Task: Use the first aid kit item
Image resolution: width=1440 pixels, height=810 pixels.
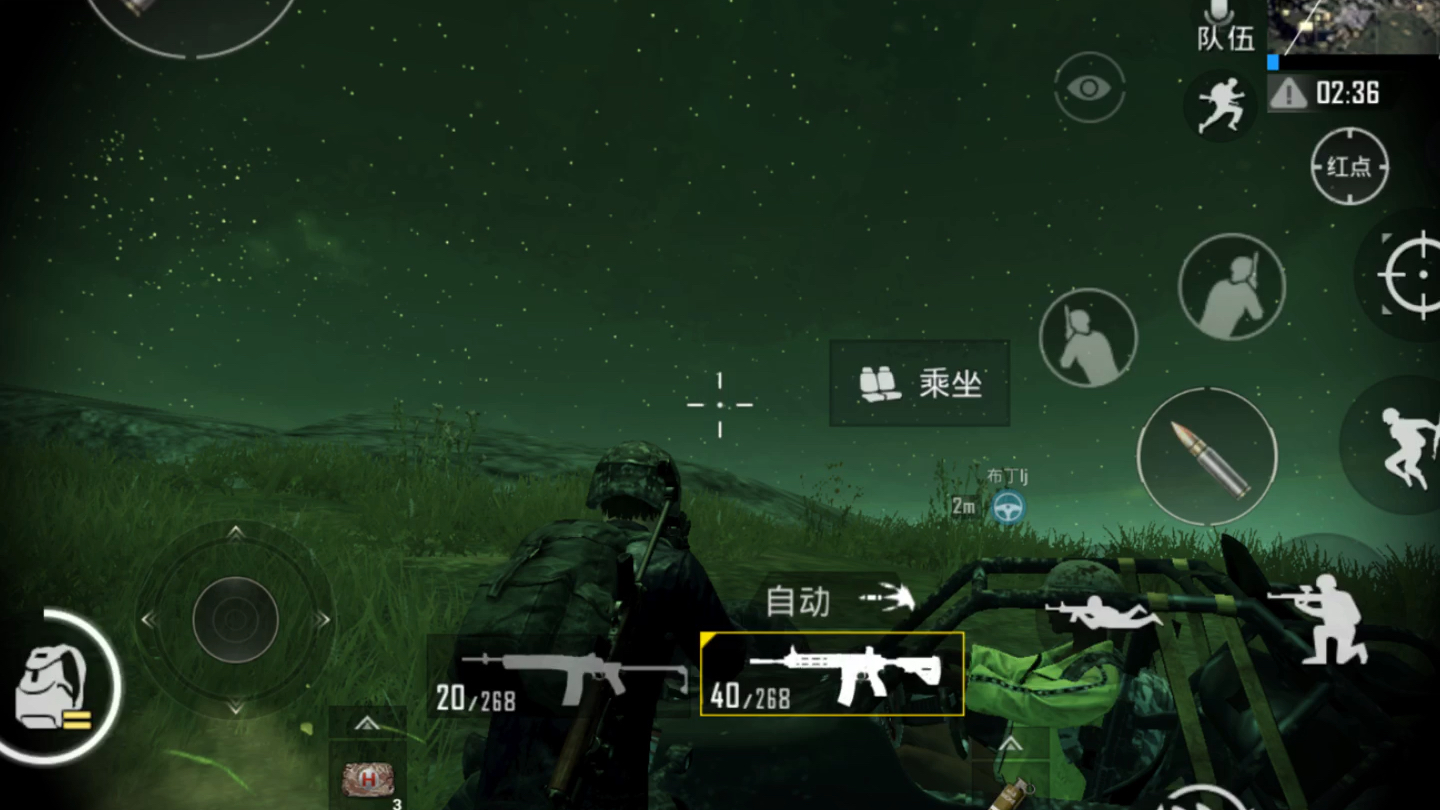Action: point(367,780)
